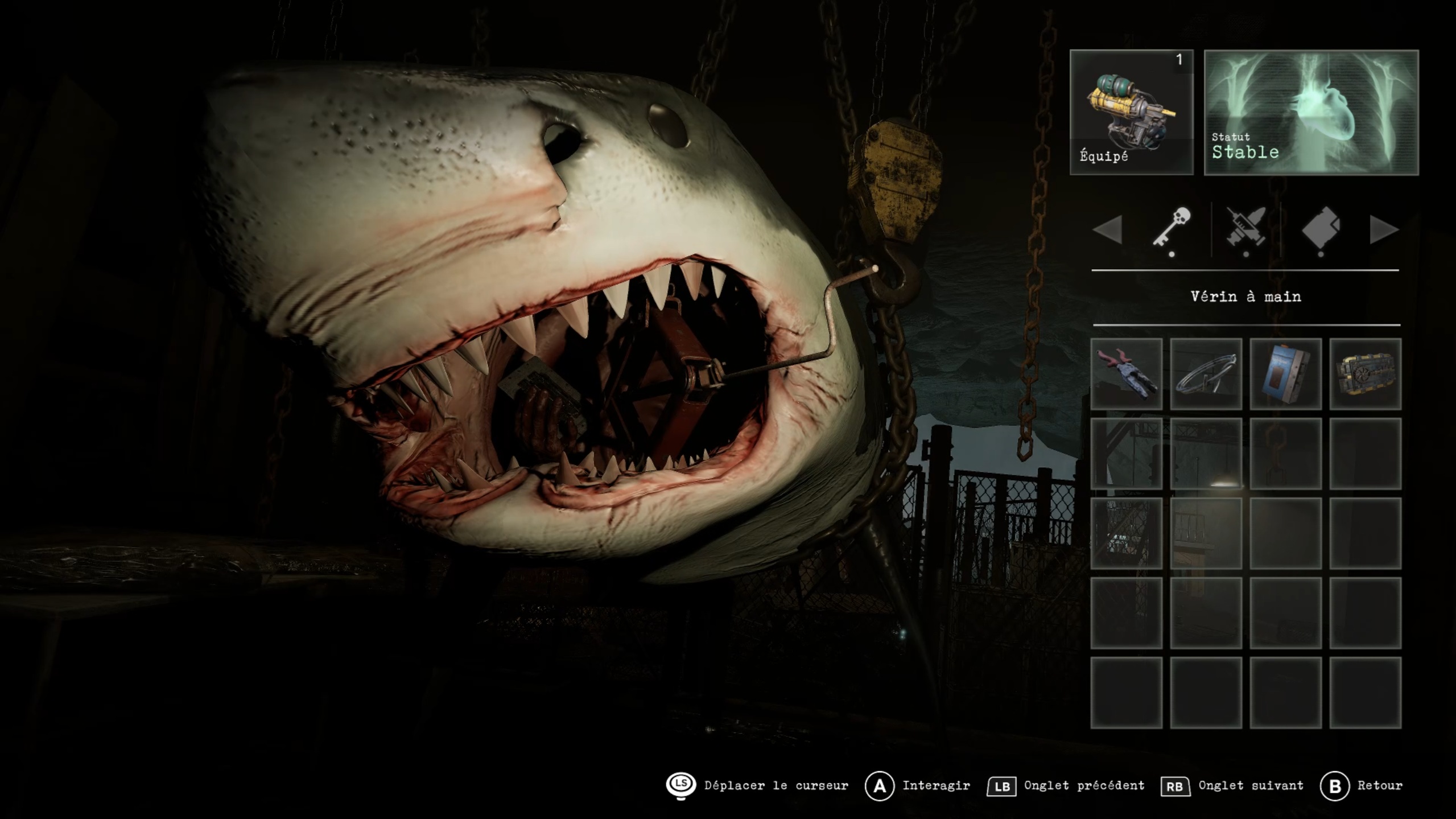Image resolution: width=1456 pixels, height=819 pixels.
Task: Select the yellow-trimmed graphics card item
Action: (x=1365, y=374)
